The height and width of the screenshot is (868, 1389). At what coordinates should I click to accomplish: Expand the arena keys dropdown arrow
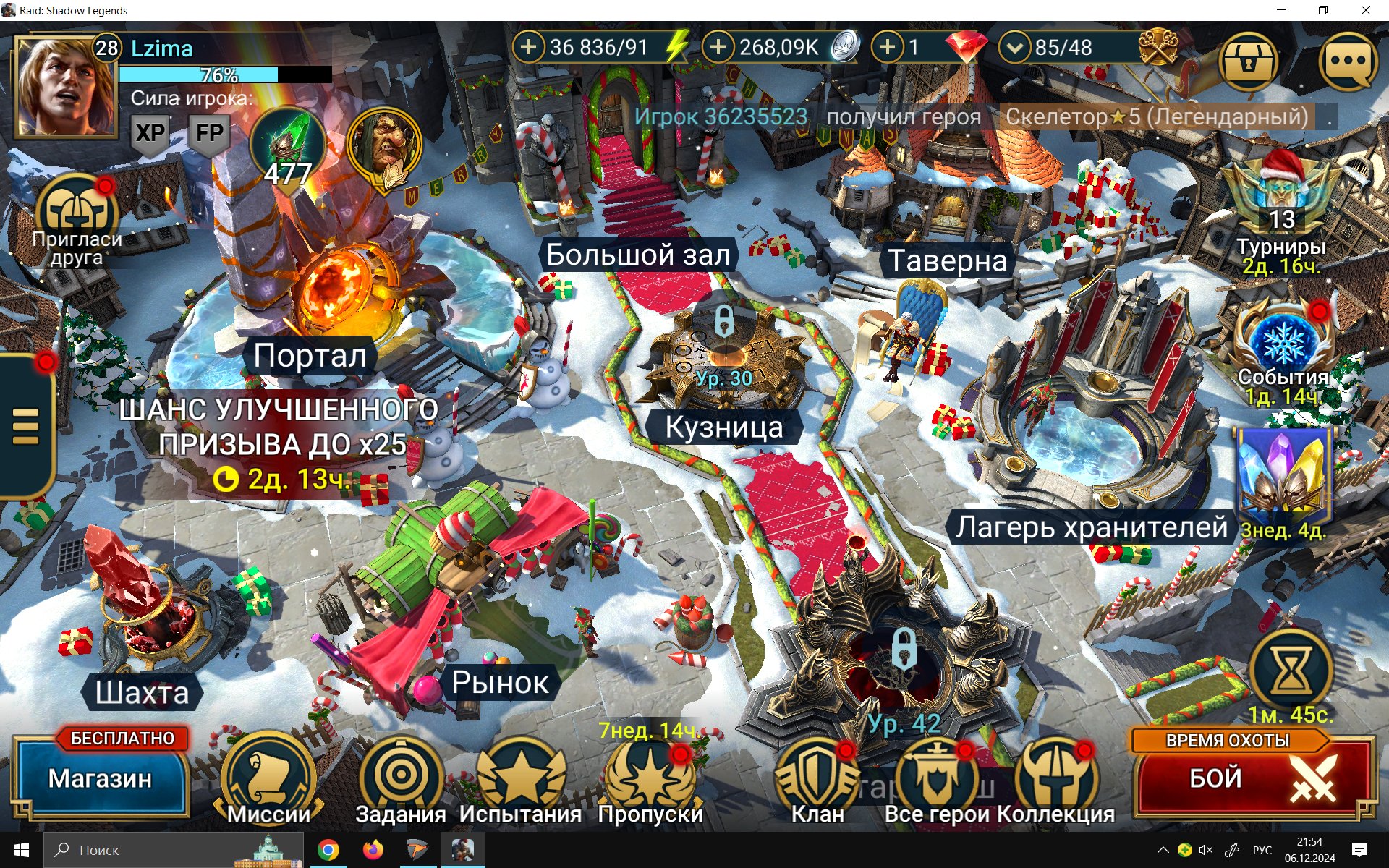point(1014,48)
